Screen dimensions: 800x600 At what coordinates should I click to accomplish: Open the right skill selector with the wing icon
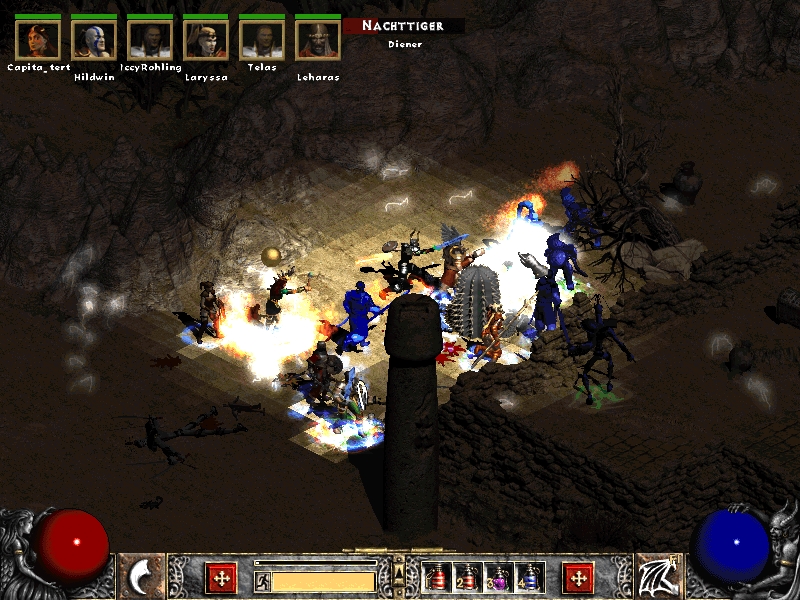[x=658, y=576]
